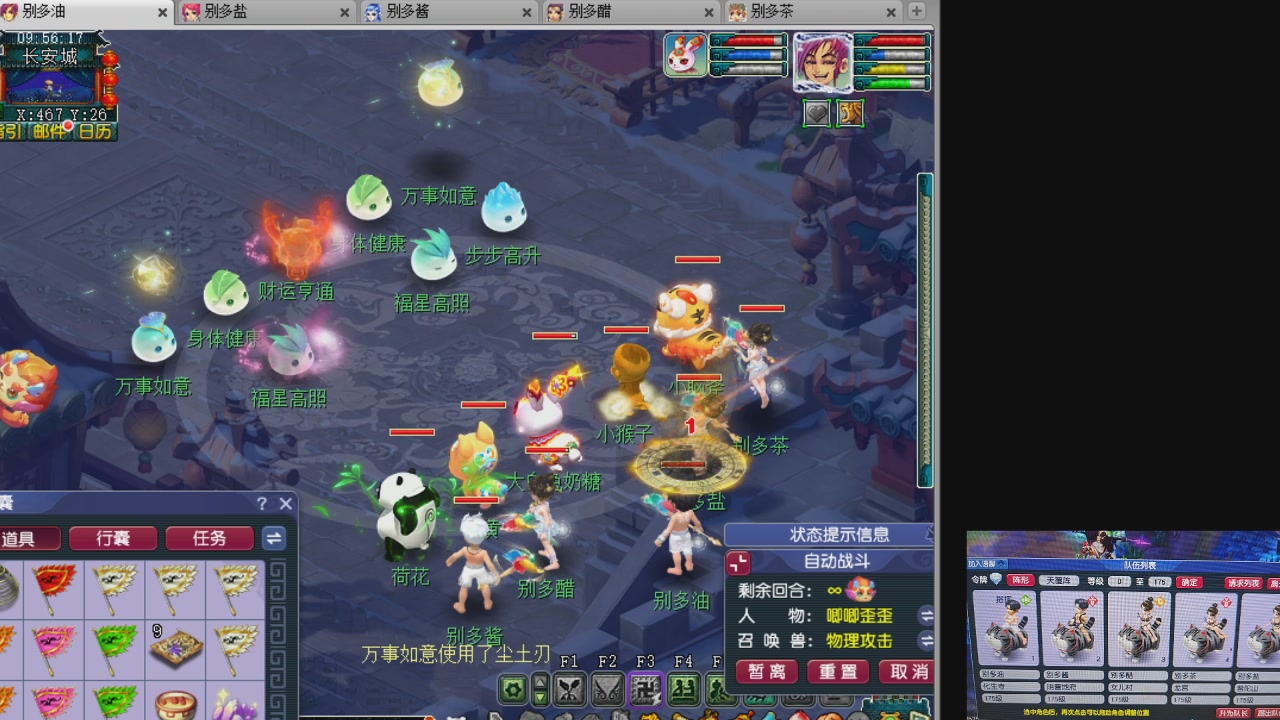
Task: Select the F1 sprout skill icon
Action: coord(568,688)
